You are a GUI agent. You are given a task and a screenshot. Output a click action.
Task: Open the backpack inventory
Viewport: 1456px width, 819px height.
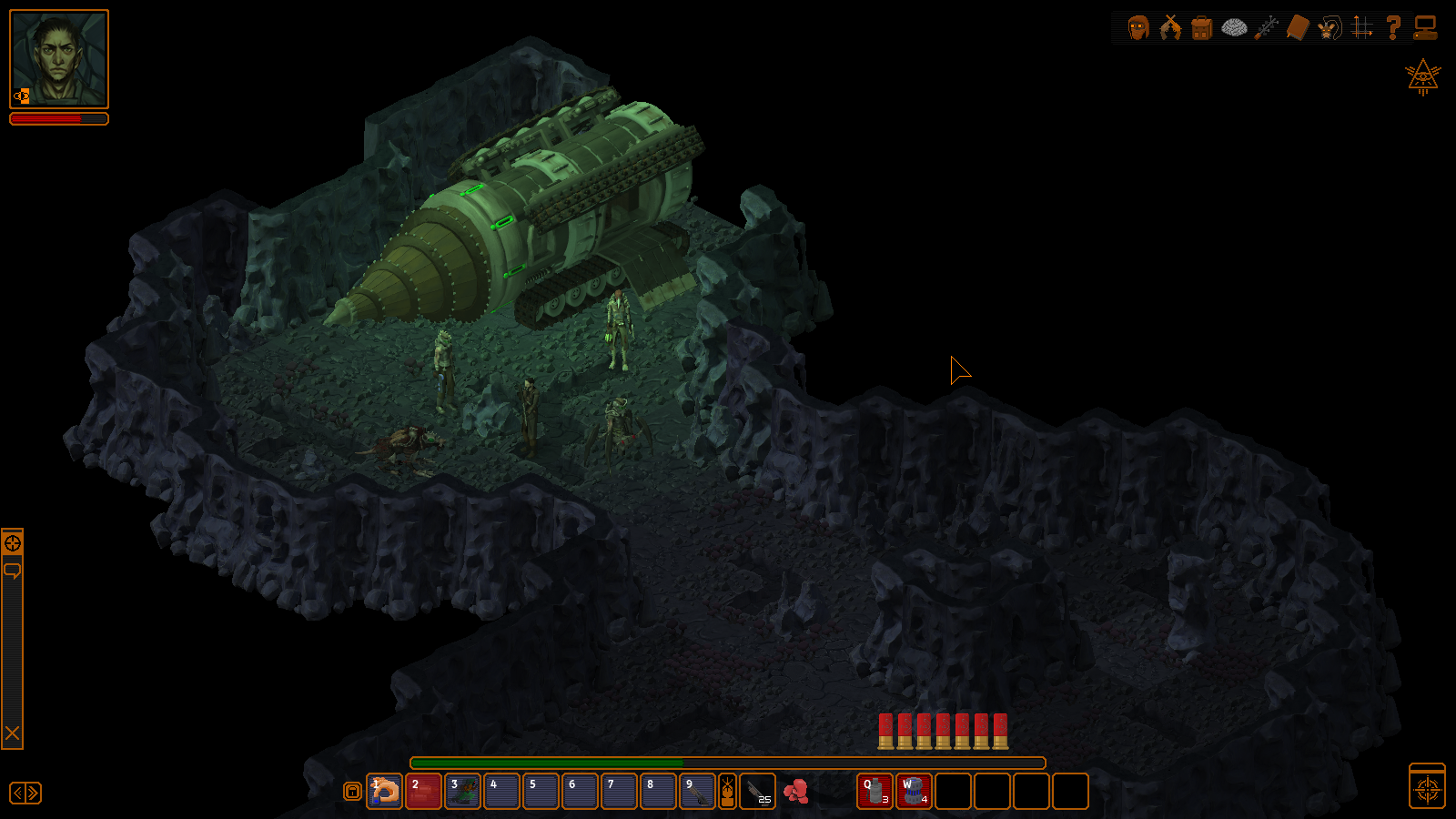[1202, 28]
